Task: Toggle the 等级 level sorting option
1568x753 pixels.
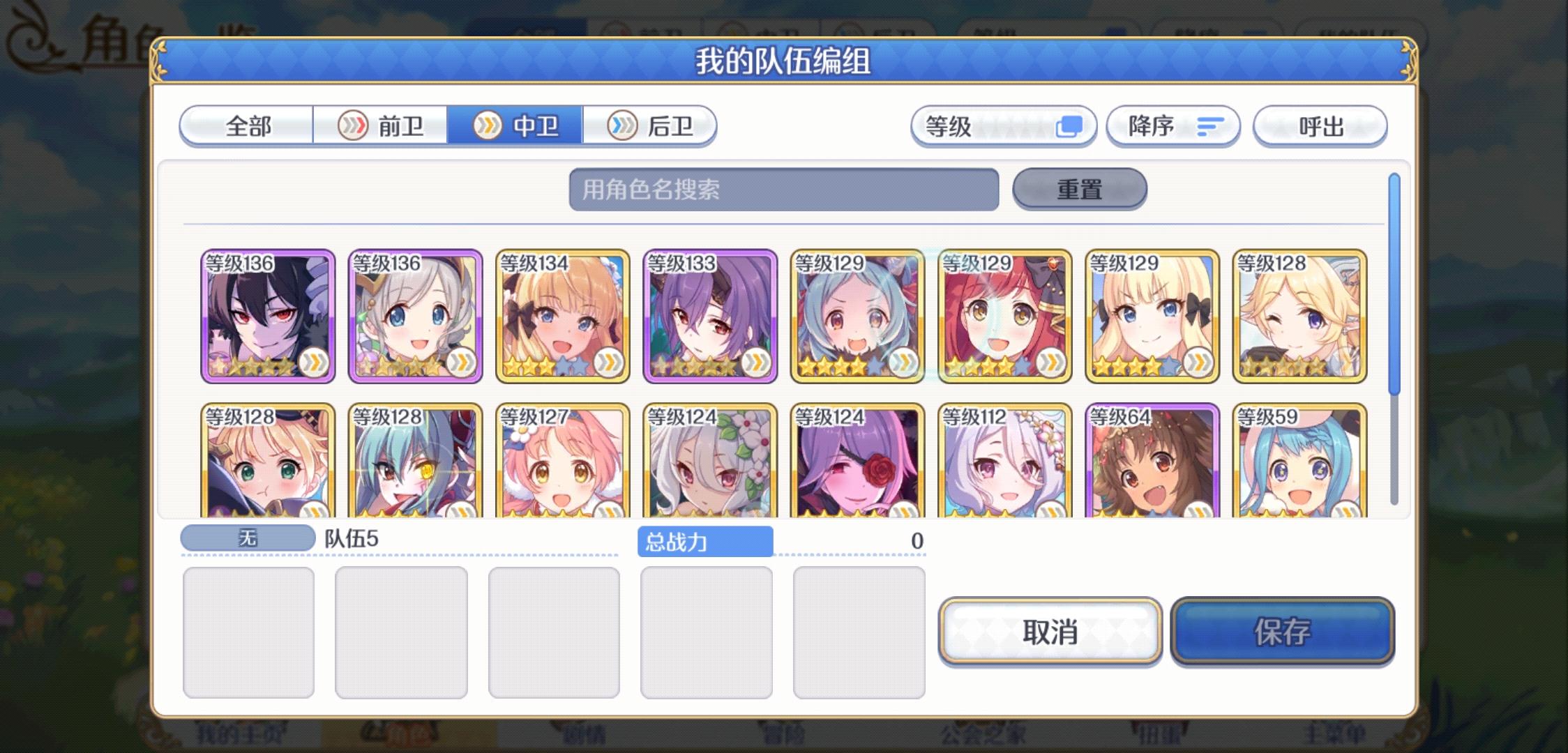Action: pyautogui.click(x=1004, y=125)
